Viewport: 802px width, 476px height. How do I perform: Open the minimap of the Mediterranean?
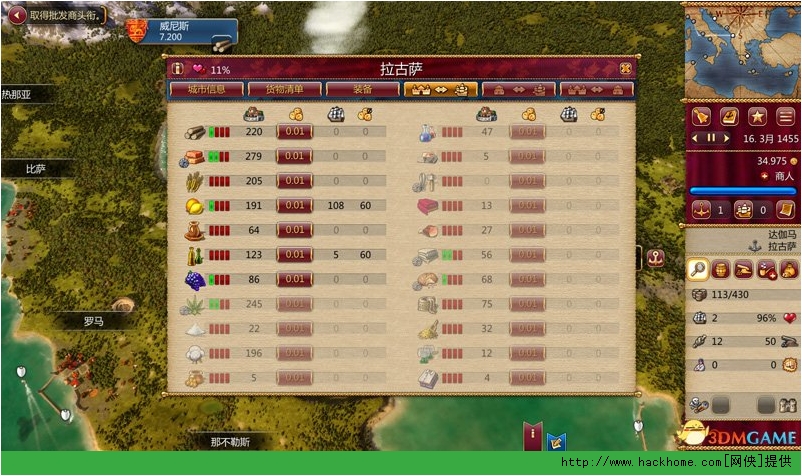coord(742,48)
